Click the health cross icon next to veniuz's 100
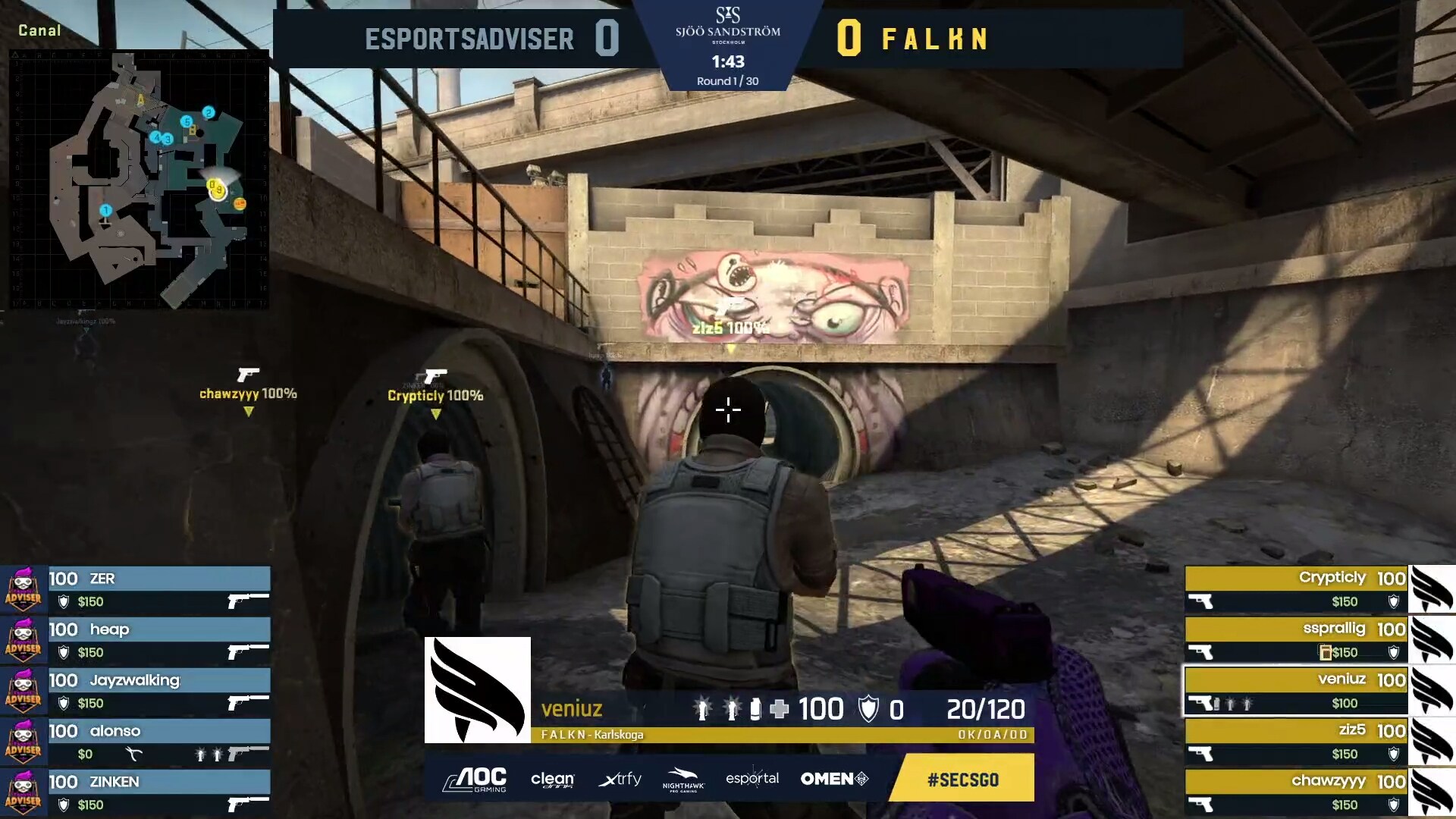 tap(780, 709)
